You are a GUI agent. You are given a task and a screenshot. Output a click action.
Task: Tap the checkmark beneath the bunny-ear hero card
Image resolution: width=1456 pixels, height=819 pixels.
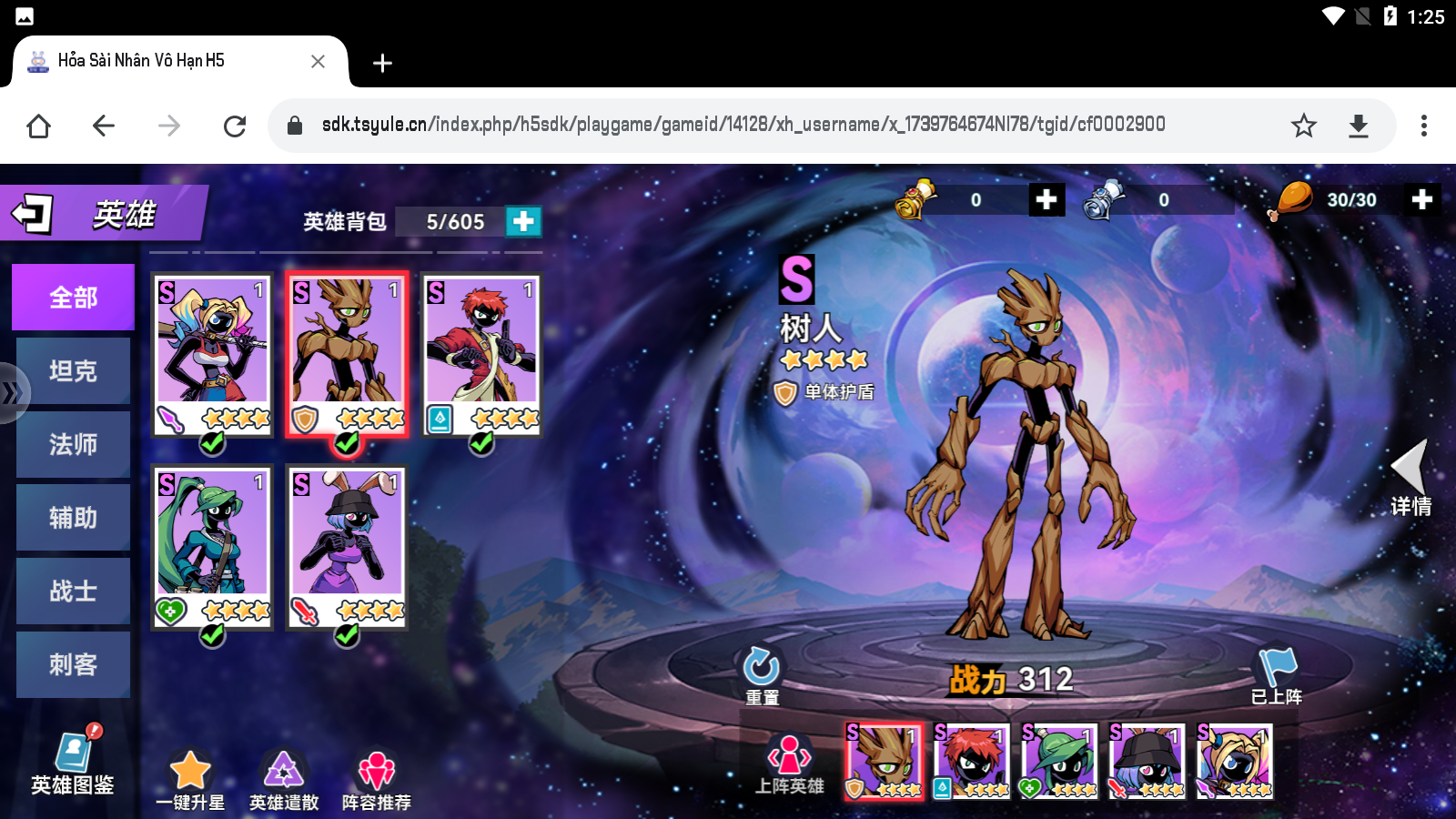[347, 636]
